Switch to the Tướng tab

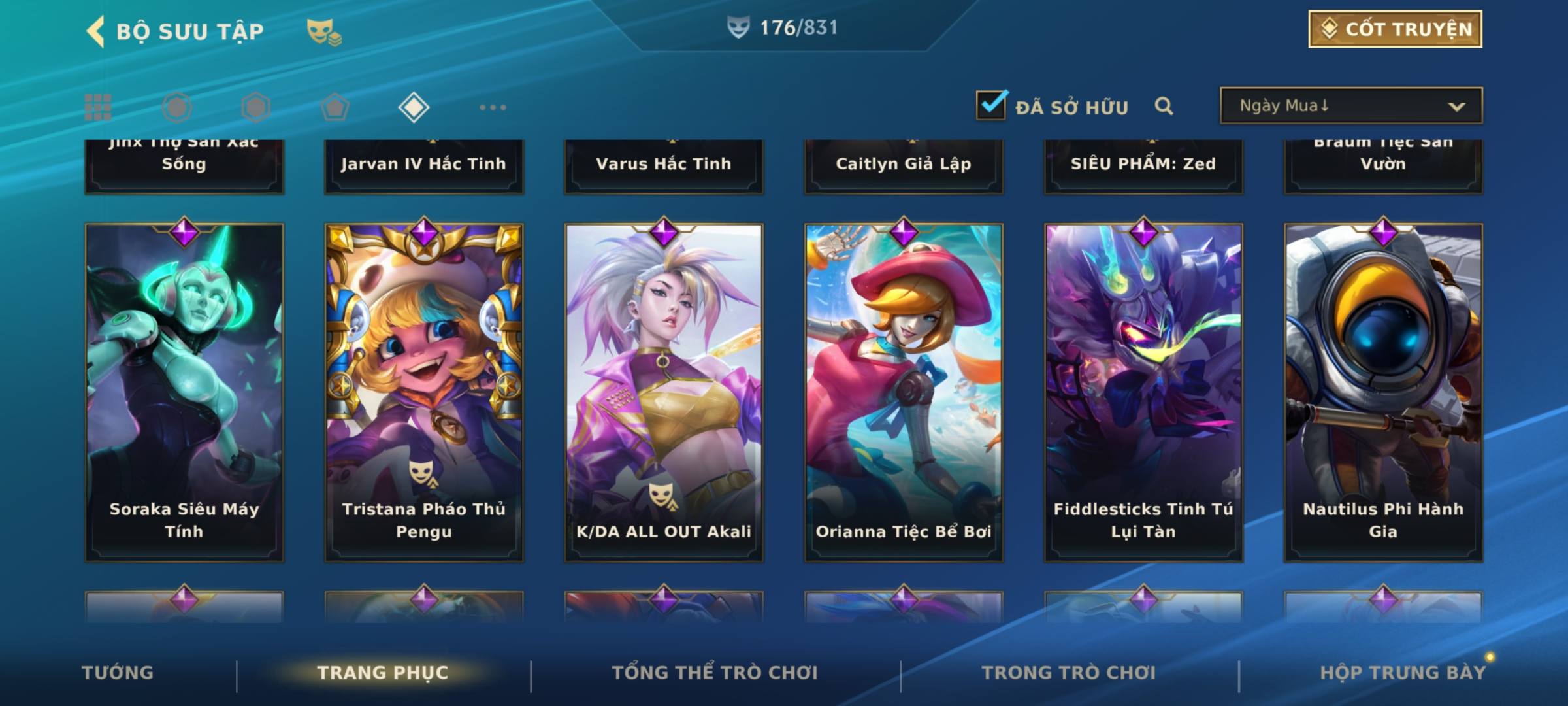(118, 673)
